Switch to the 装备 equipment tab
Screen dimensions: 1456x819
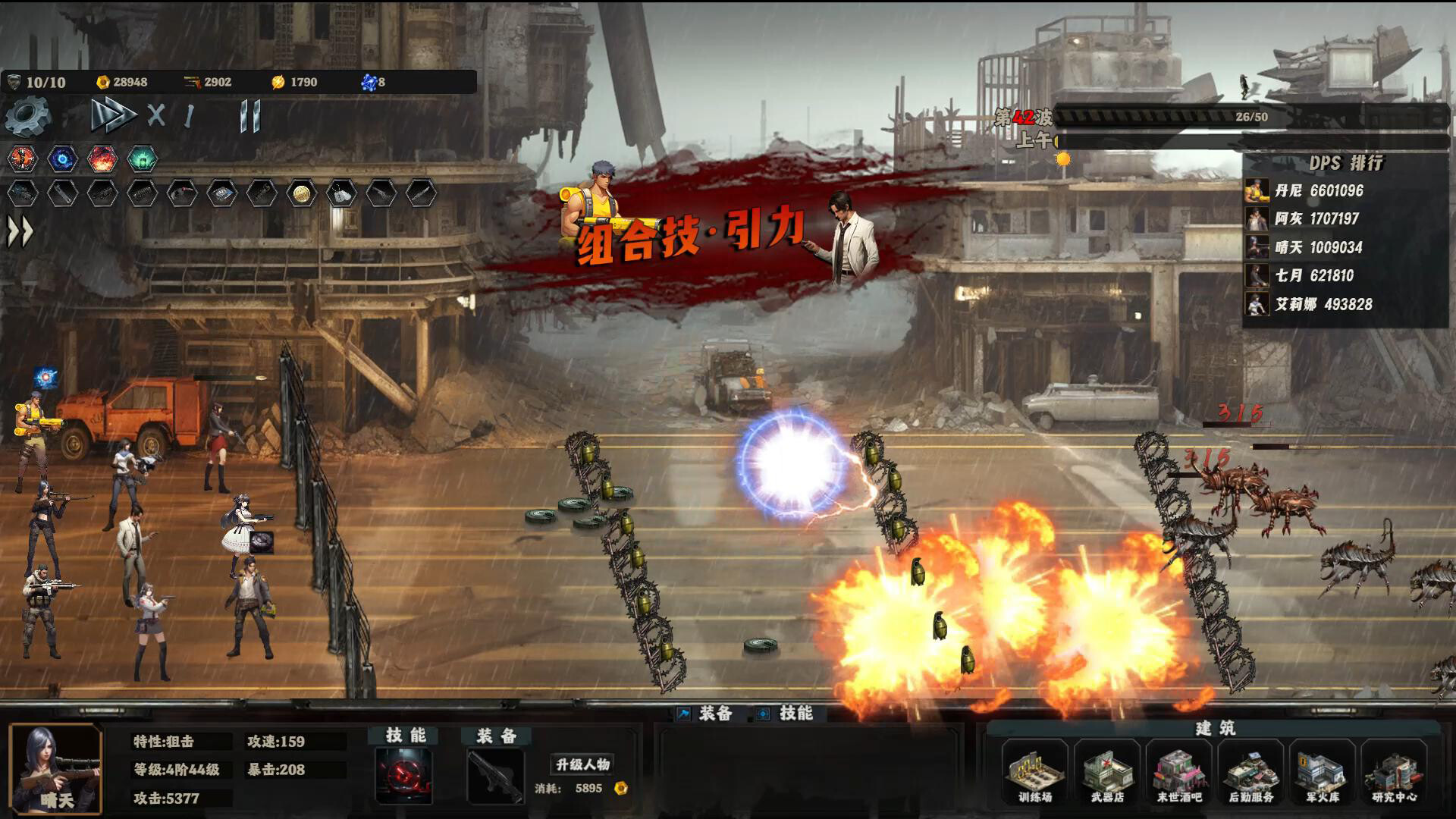click(705, 714)
